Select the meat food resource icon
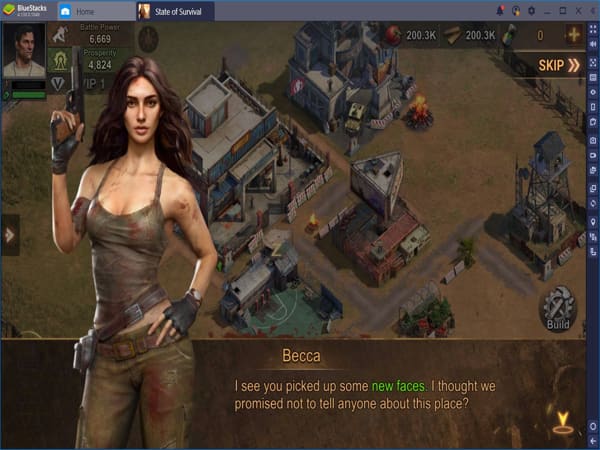 pos(390,35)
